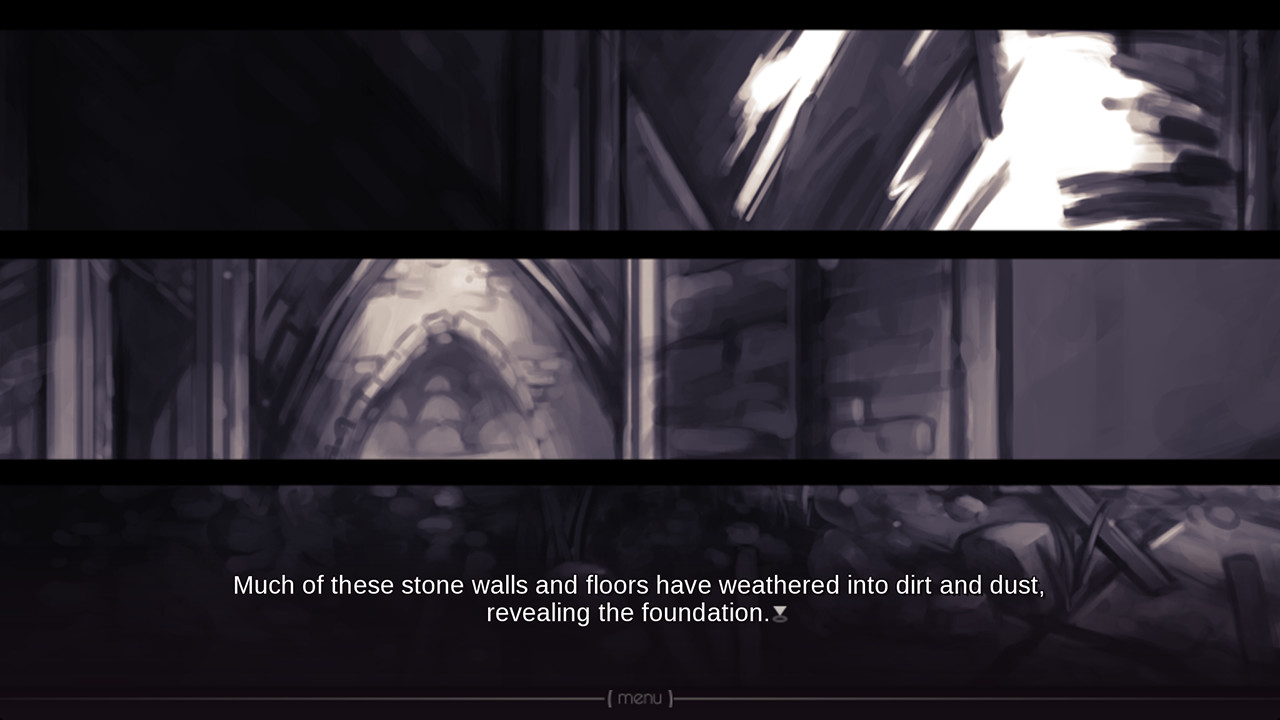Image resolution: width=1280 pixels, height=720 pixels.
Task: Click the dialogue box area to continue
Action: point(640,600)
